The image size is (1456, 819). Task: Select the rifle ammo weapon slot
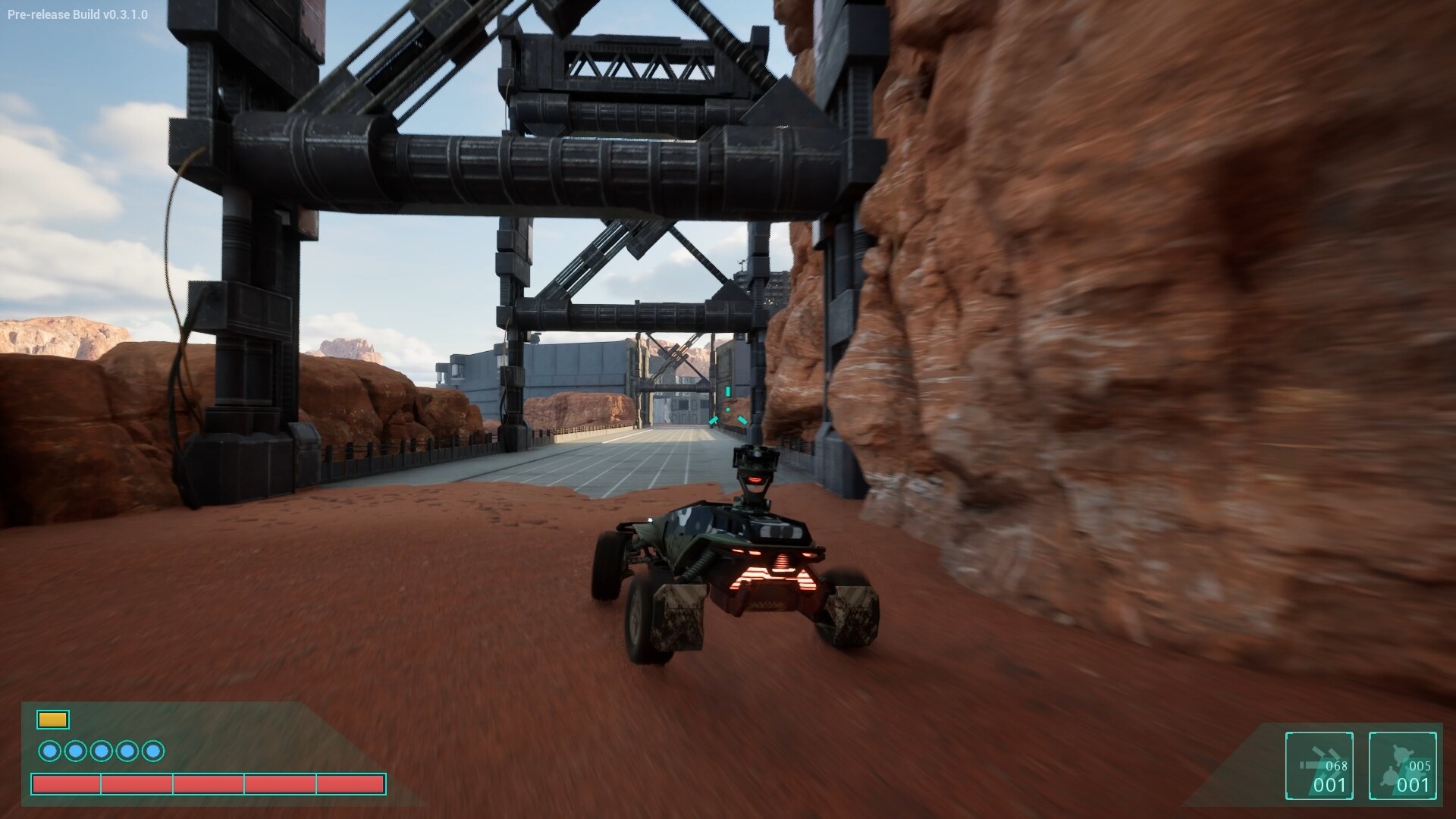click(1319, 765)
